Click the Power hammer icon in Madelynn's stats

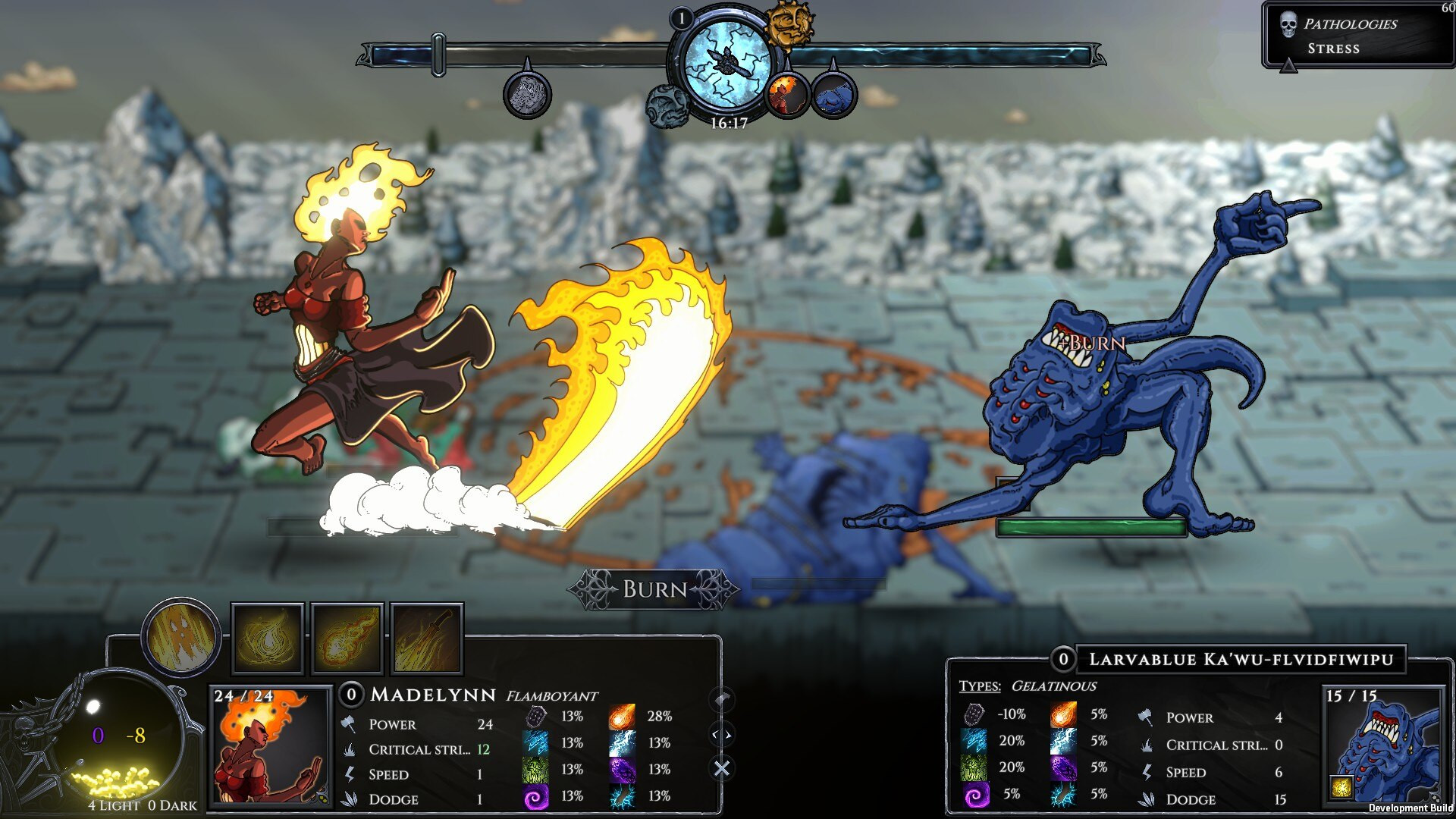tap(350, 725)
